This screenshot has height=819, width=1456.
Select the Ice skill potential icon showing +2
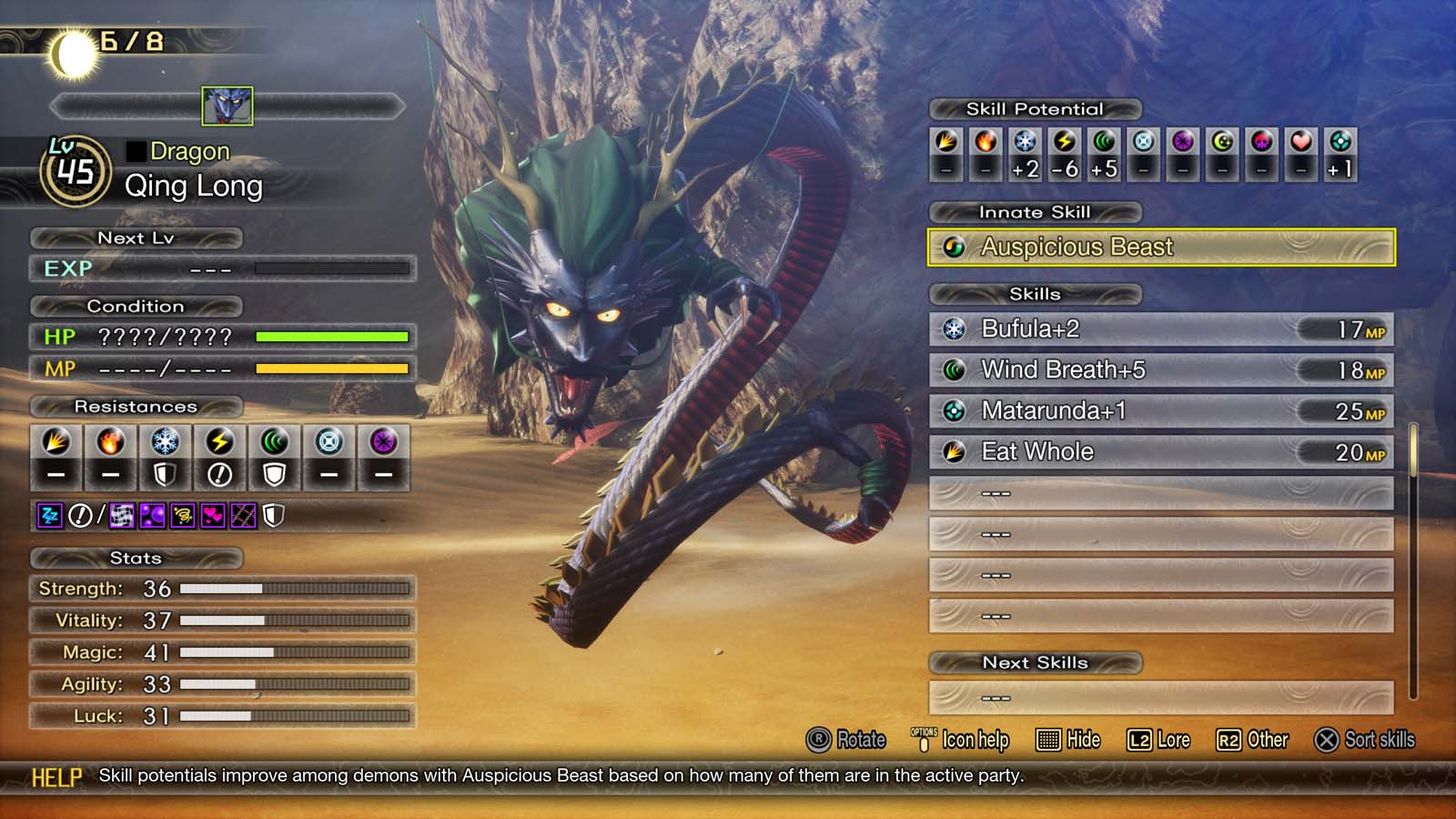[x=1023, y=146]
